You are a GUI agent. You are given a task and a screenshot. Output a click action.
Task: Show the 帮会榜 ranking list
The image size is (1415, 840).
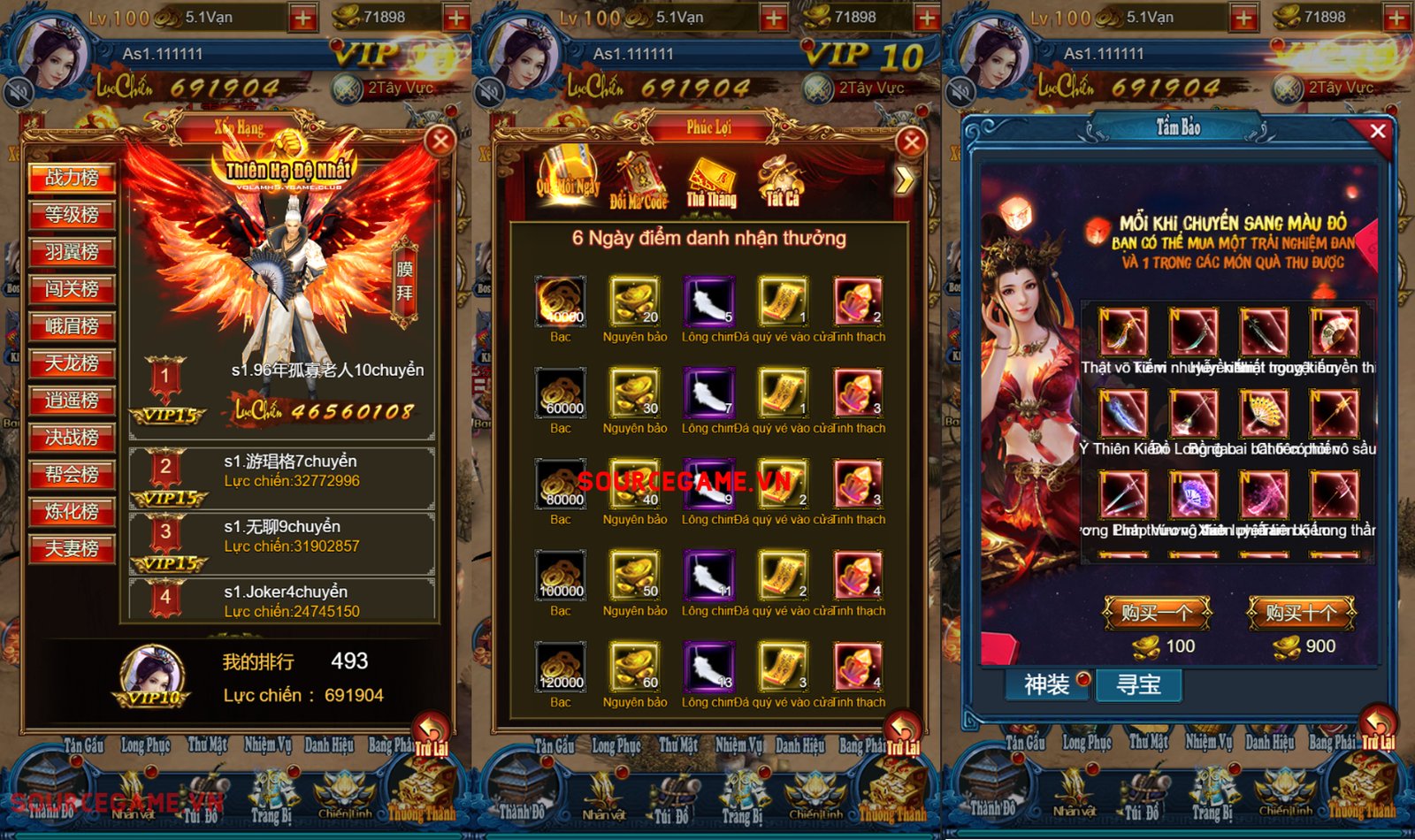coord(72,475)
